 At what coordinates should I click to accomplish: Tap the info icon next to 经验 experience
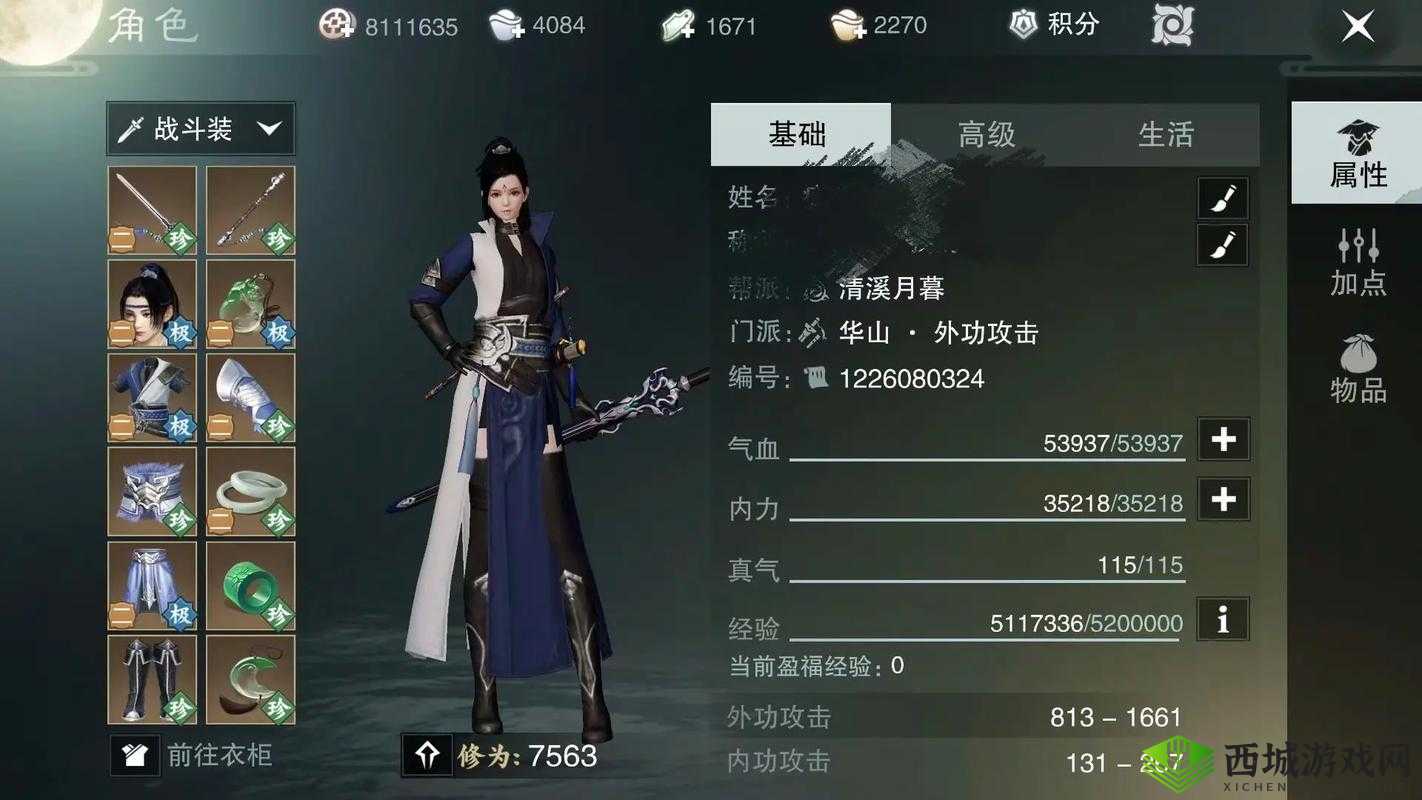[x=1222, y=620]
